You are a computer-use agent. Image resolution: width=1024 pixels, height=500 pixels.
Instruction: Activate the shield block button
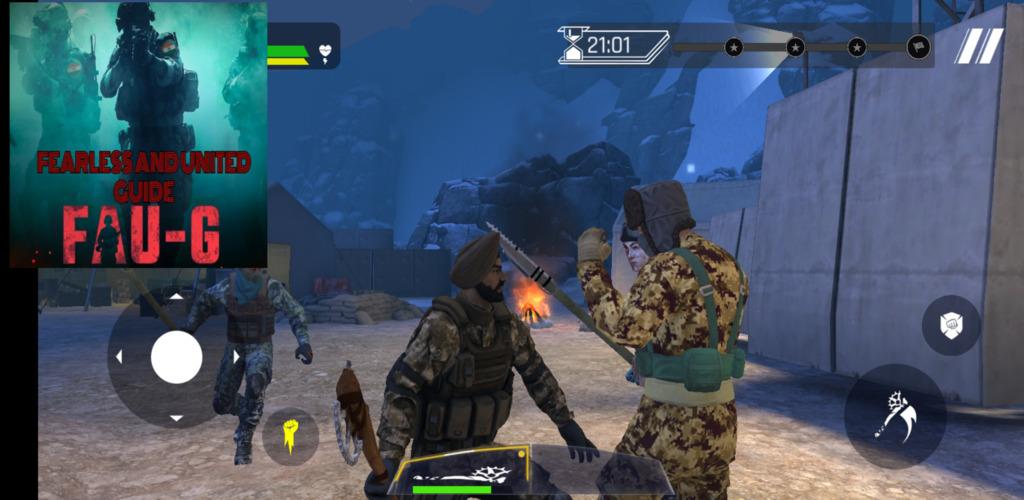[x=950, y=326]
